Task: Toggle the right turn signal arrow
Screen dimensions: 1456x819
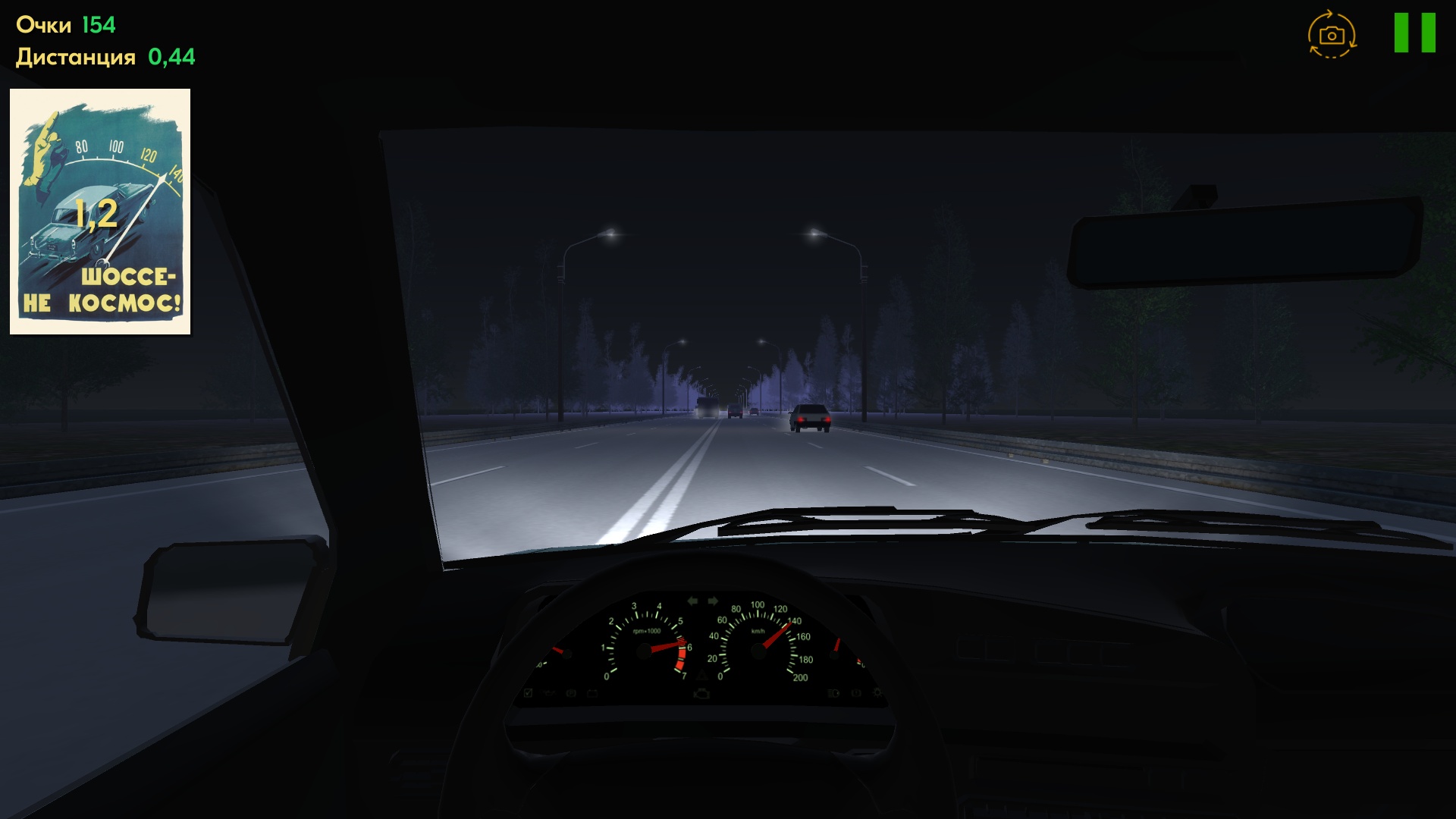Action: (713, 599)
